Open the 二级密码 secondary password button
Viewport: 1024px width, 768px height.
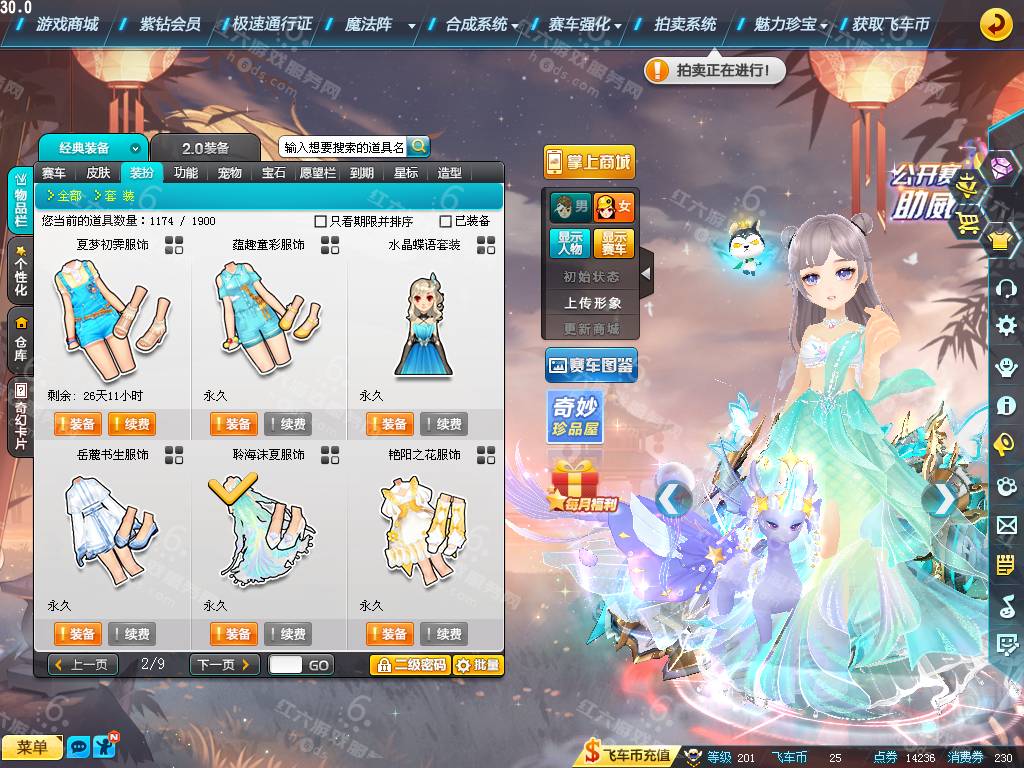[x=409, y=665]
